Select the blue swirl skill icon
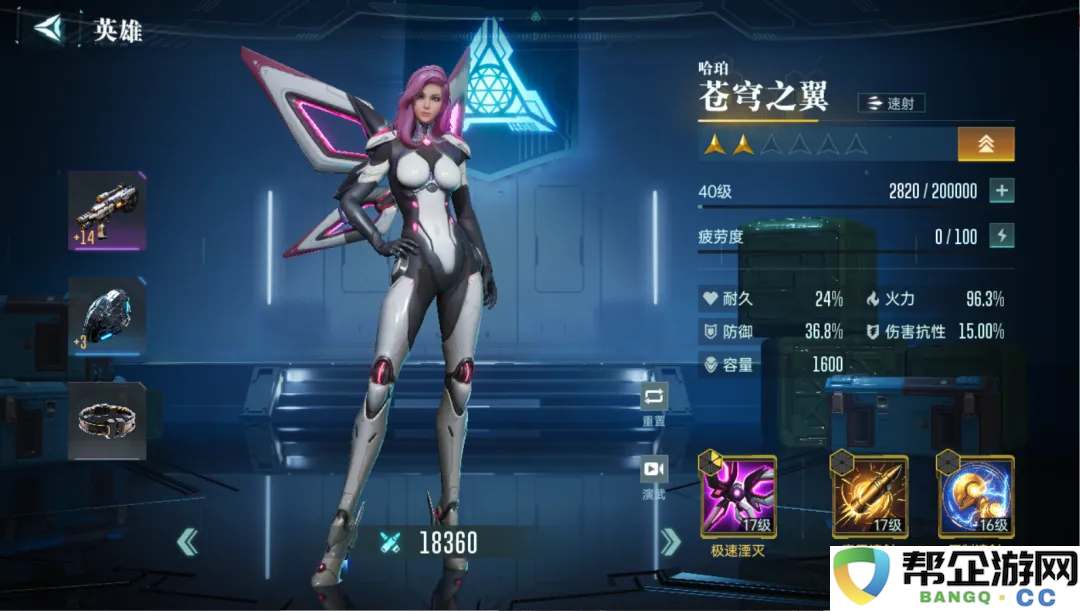Image resolution: width=1080 pixels, height=611 pixels. click(975, 496)
